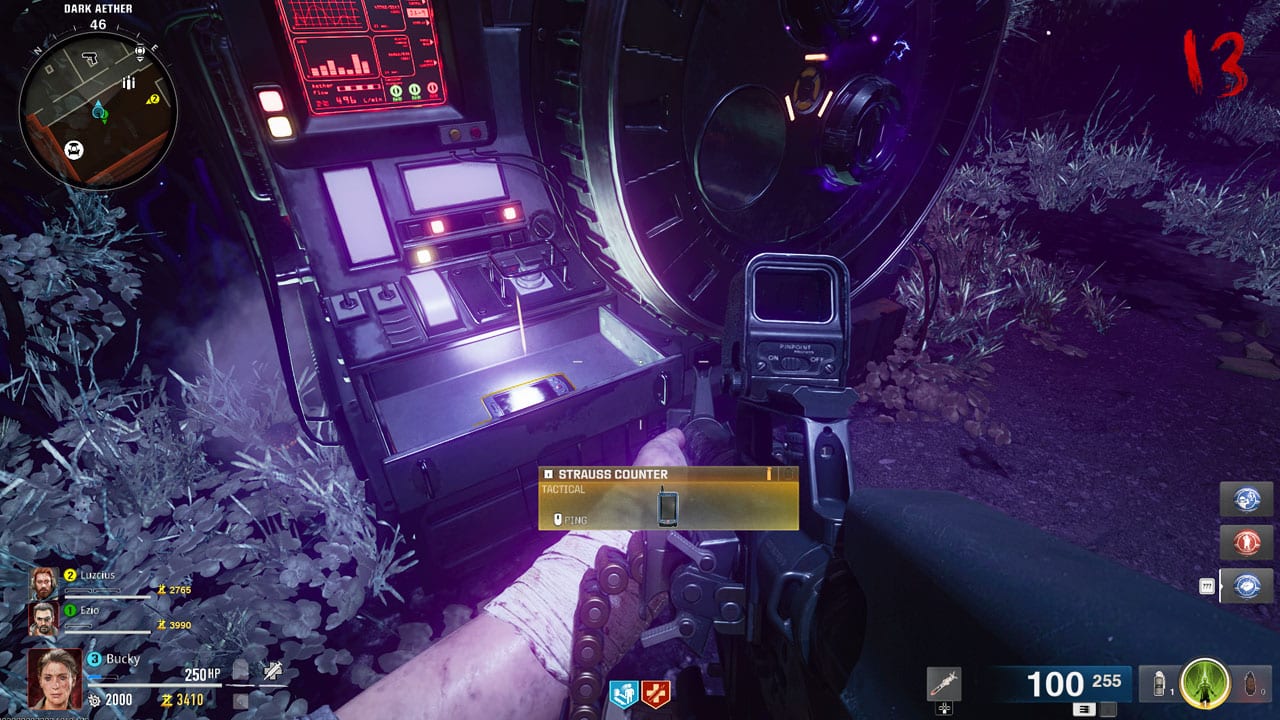Choose the top blue gobblegum icon

pyautogui.click(x=1247, y=500)
